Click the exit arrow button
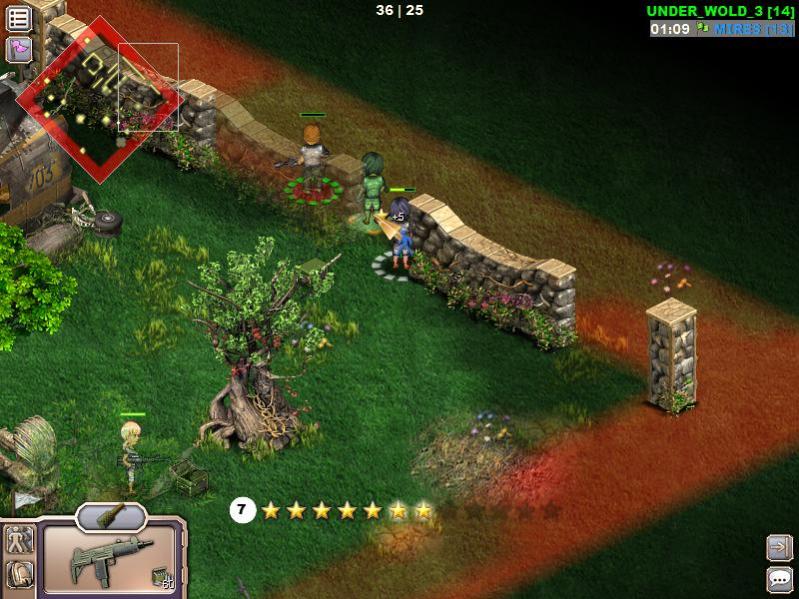Viewport: 799px width, 599px height. (779, 547)
